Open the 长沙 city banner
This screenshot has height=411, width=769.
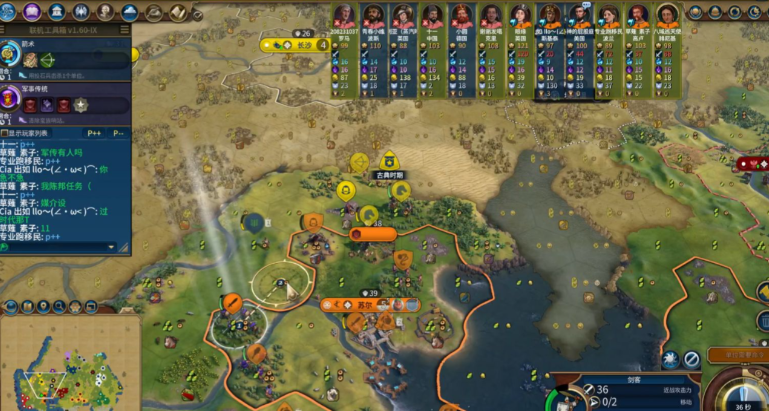(300, 45)
